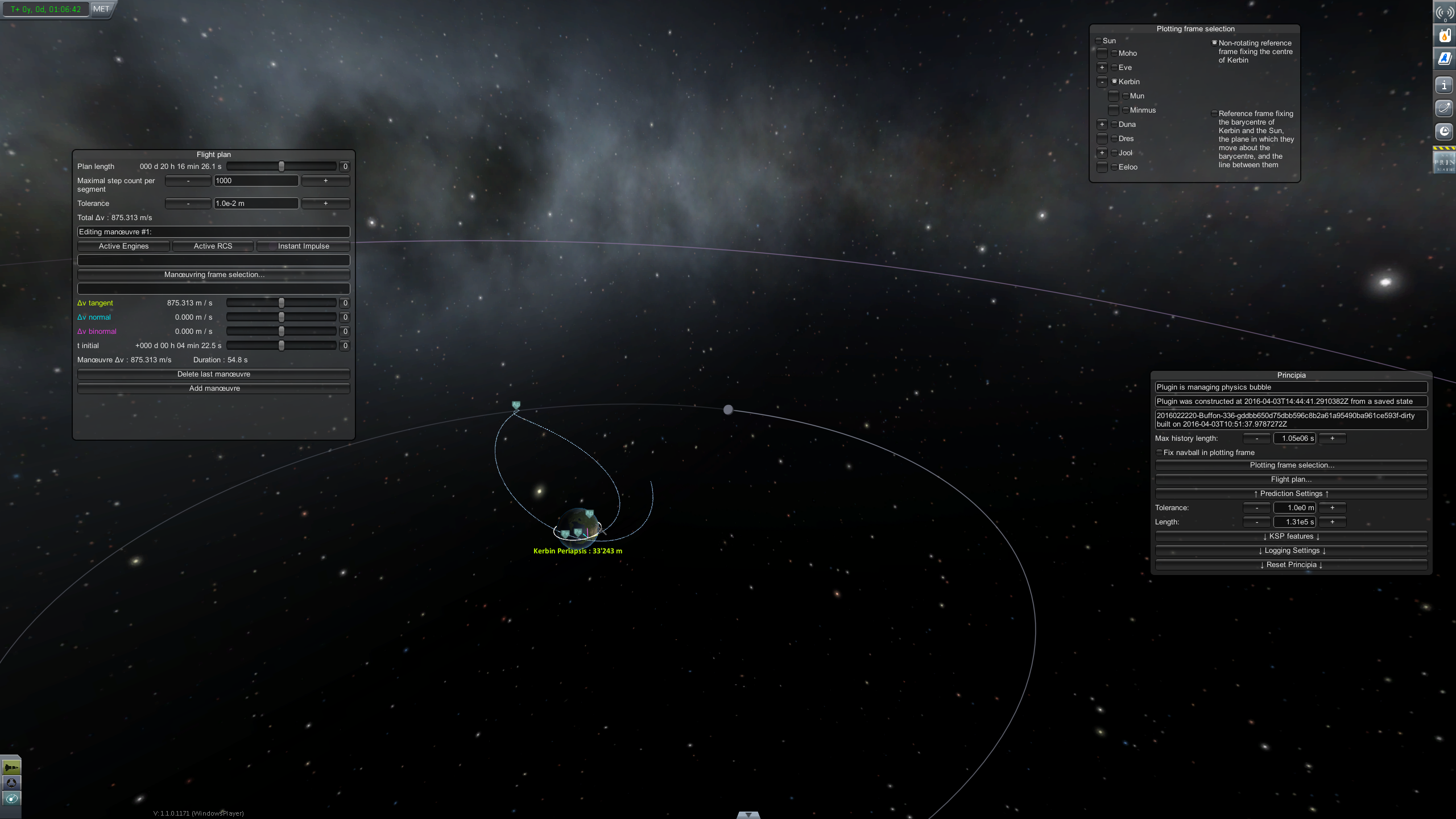The width and height of the screenshot is (1456, 819).
Task: Collapse the Prediction Settings section
Action: click(x=1291, y=494)
